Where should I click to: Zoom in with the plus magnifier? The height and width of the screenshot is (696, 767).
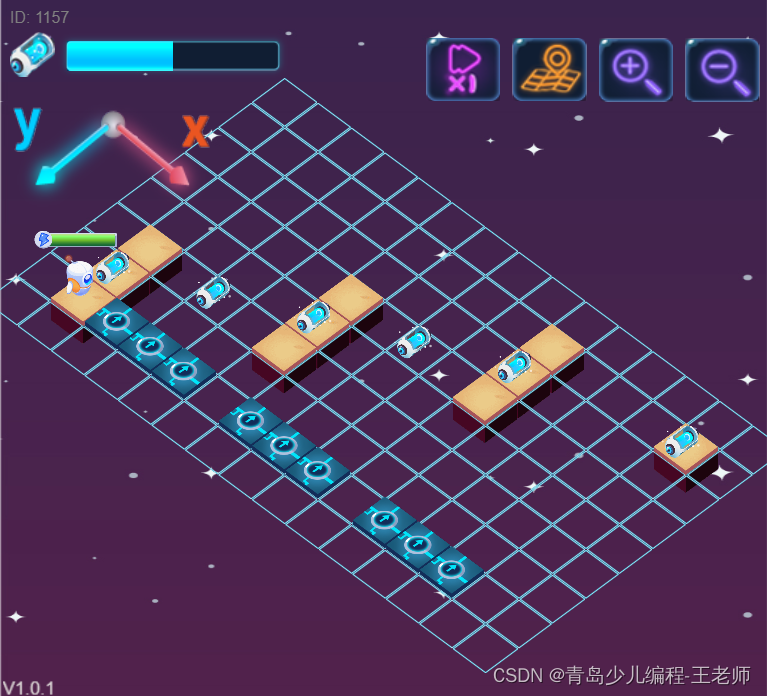[635, 70]
